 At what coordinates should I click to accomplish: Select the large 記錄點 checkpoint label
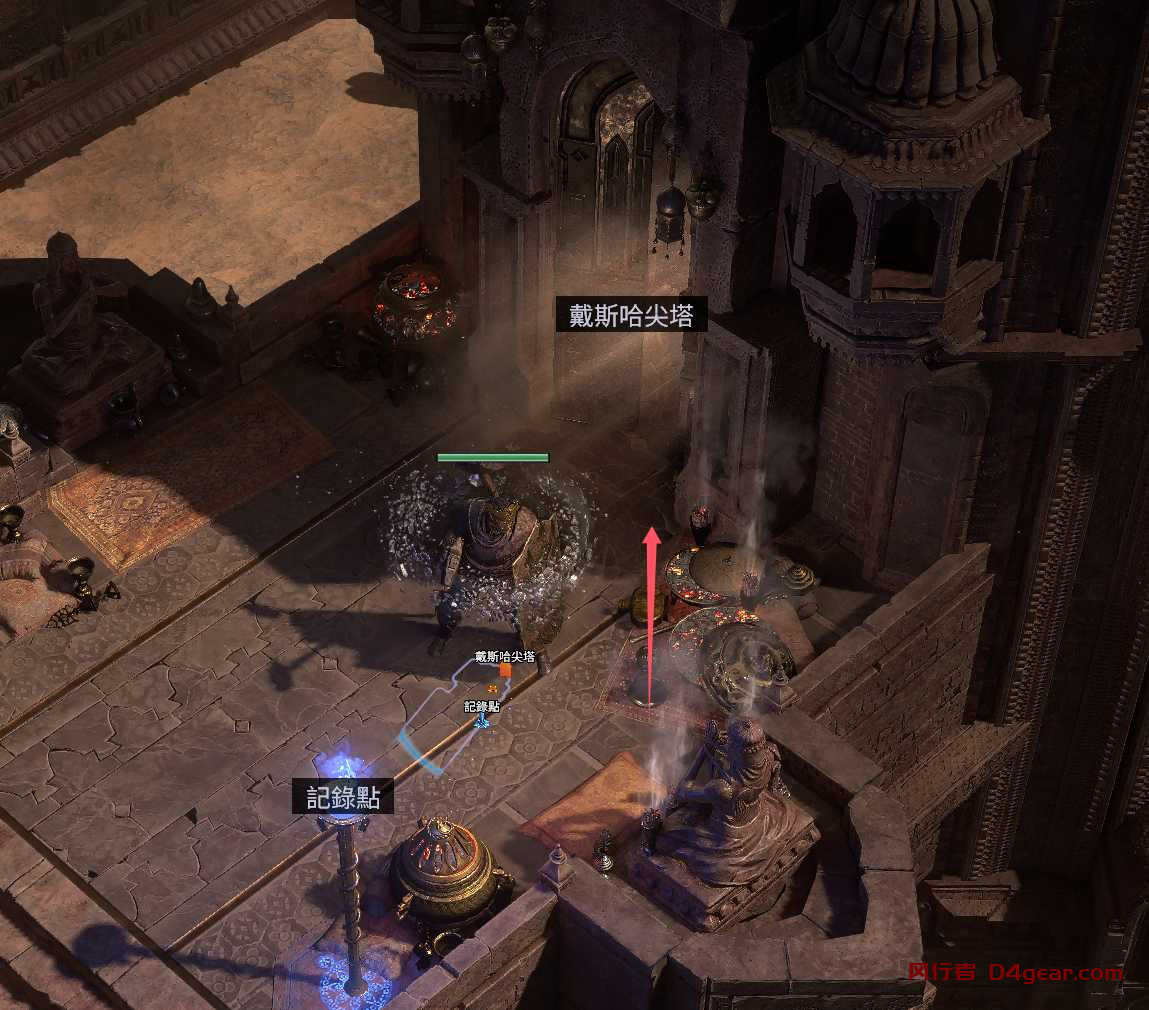click(343, 797)
